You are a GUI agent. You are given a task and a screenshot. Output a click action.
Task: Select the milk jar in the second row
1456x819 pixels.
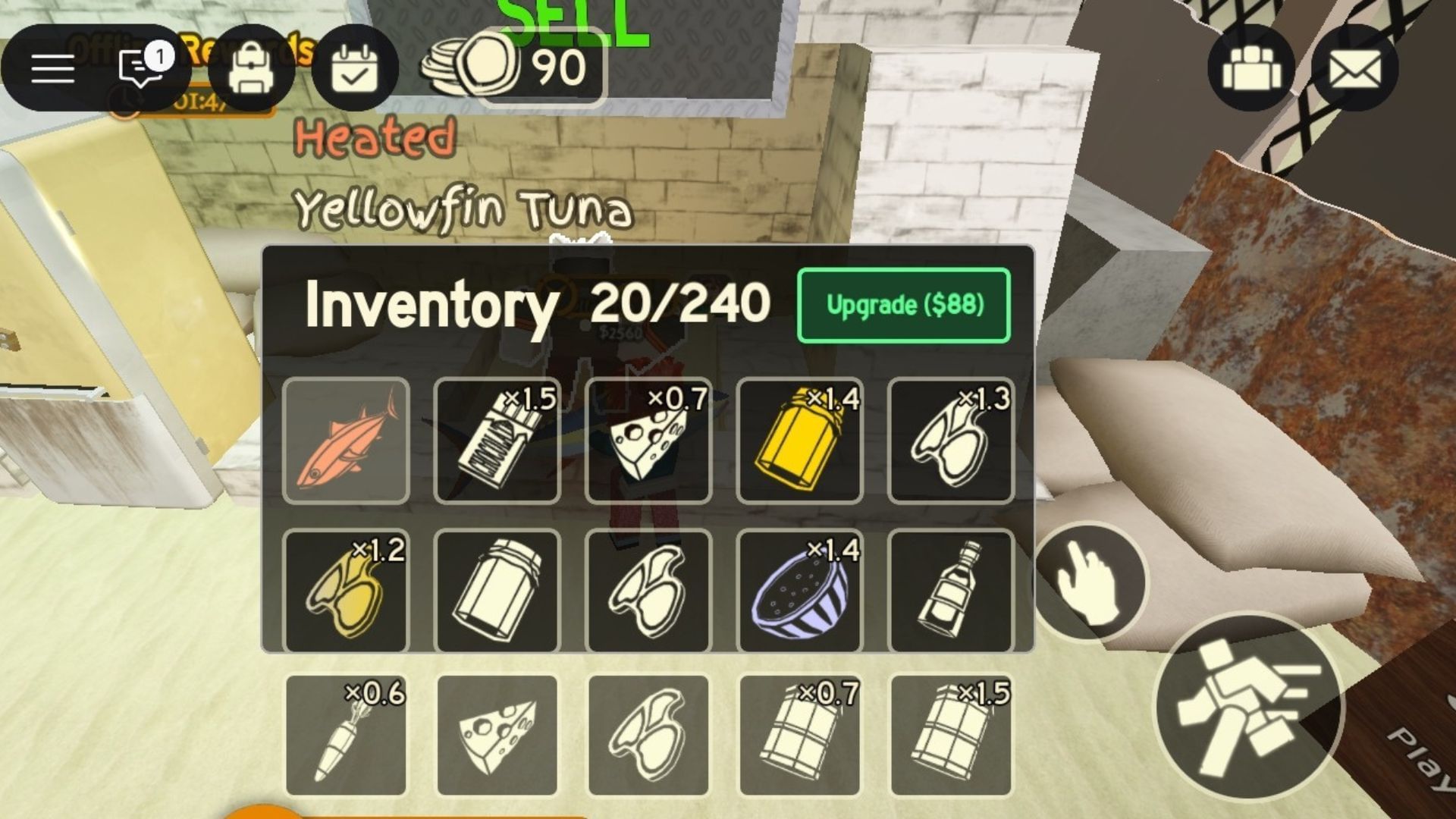coord(497,591)
